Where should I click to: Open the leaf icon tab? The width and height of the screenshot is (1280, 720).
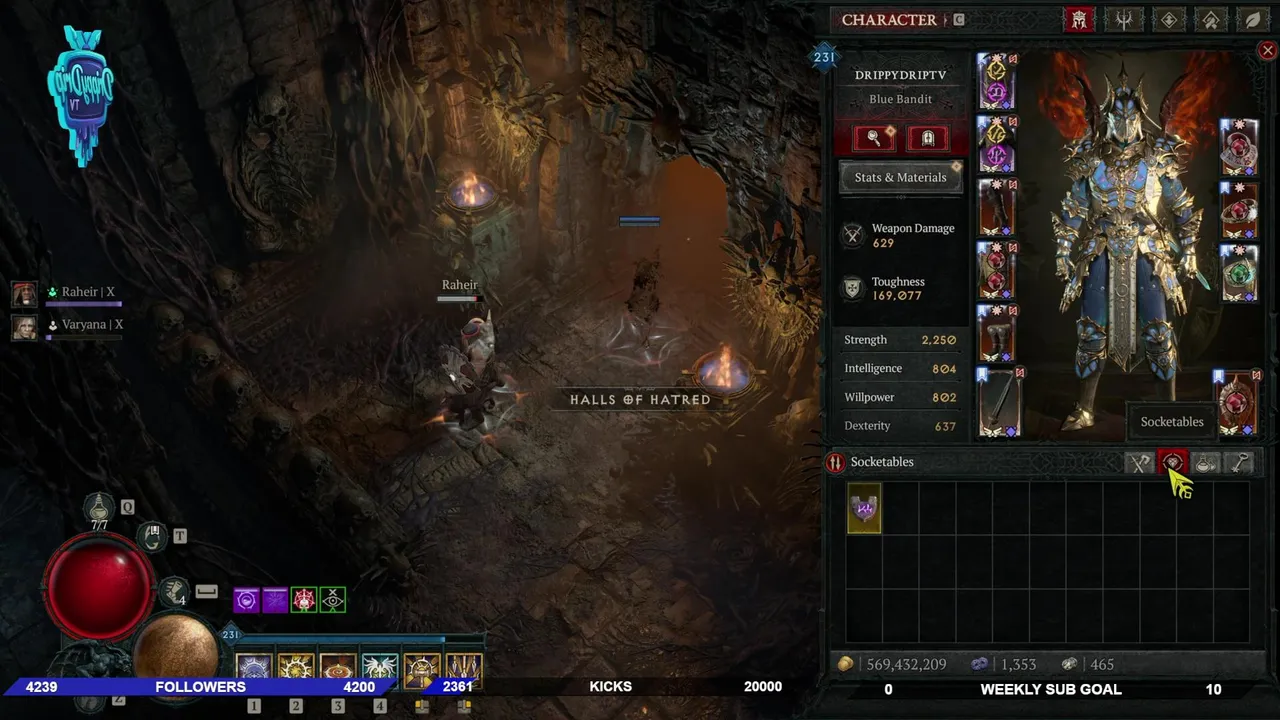point(1252,19)
